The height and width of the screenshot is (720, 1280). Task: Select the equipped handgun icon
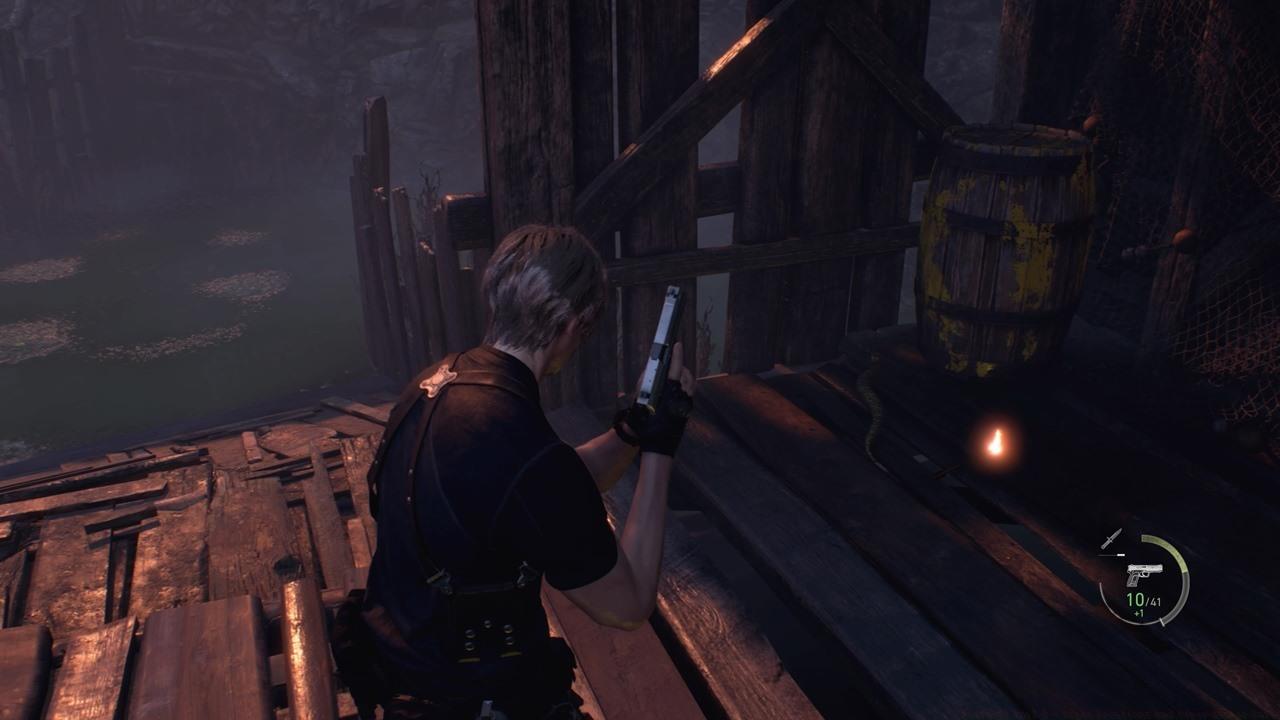1143,575
